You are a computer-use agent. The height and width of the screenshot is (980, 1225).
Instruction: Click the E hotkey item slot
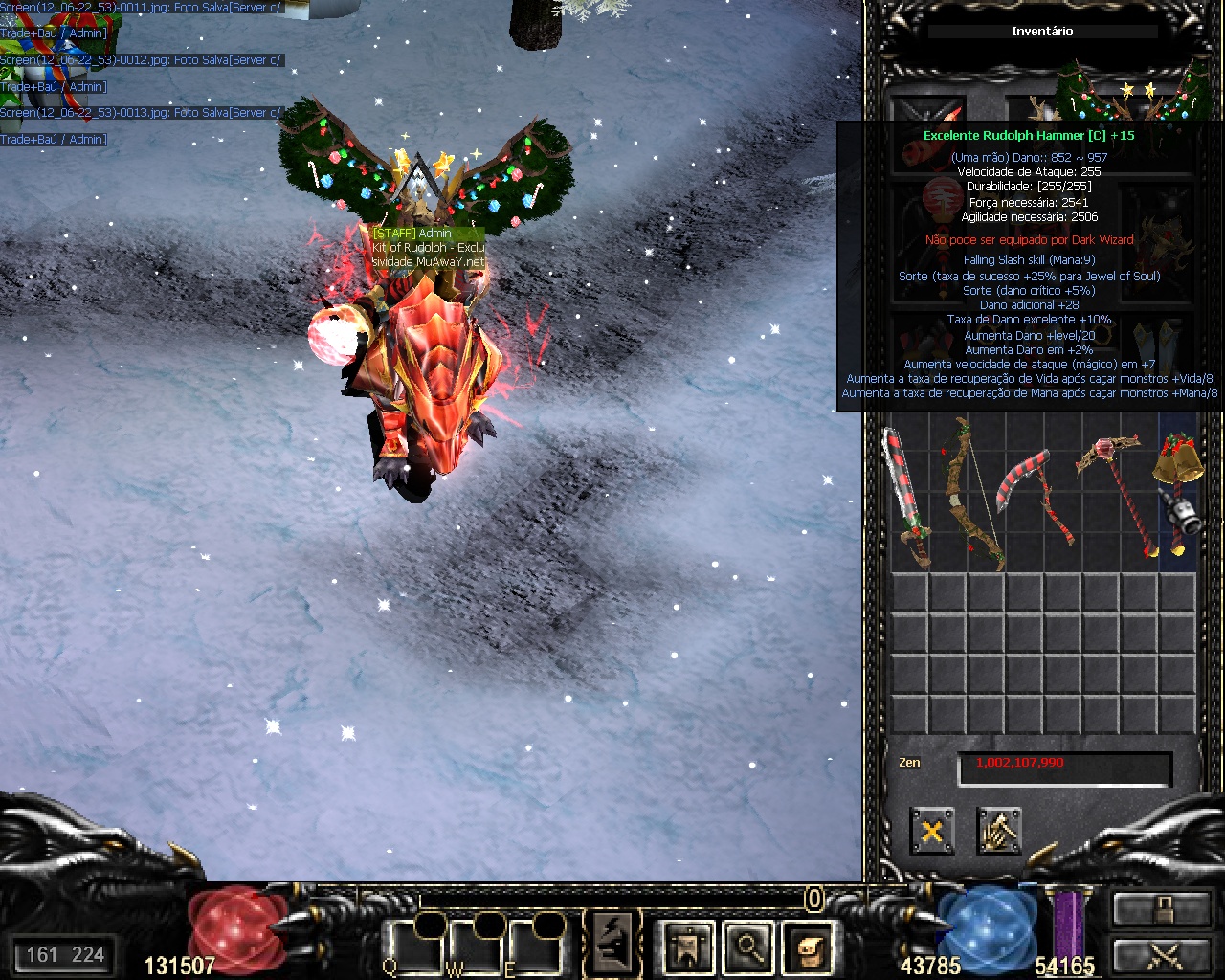536,947
